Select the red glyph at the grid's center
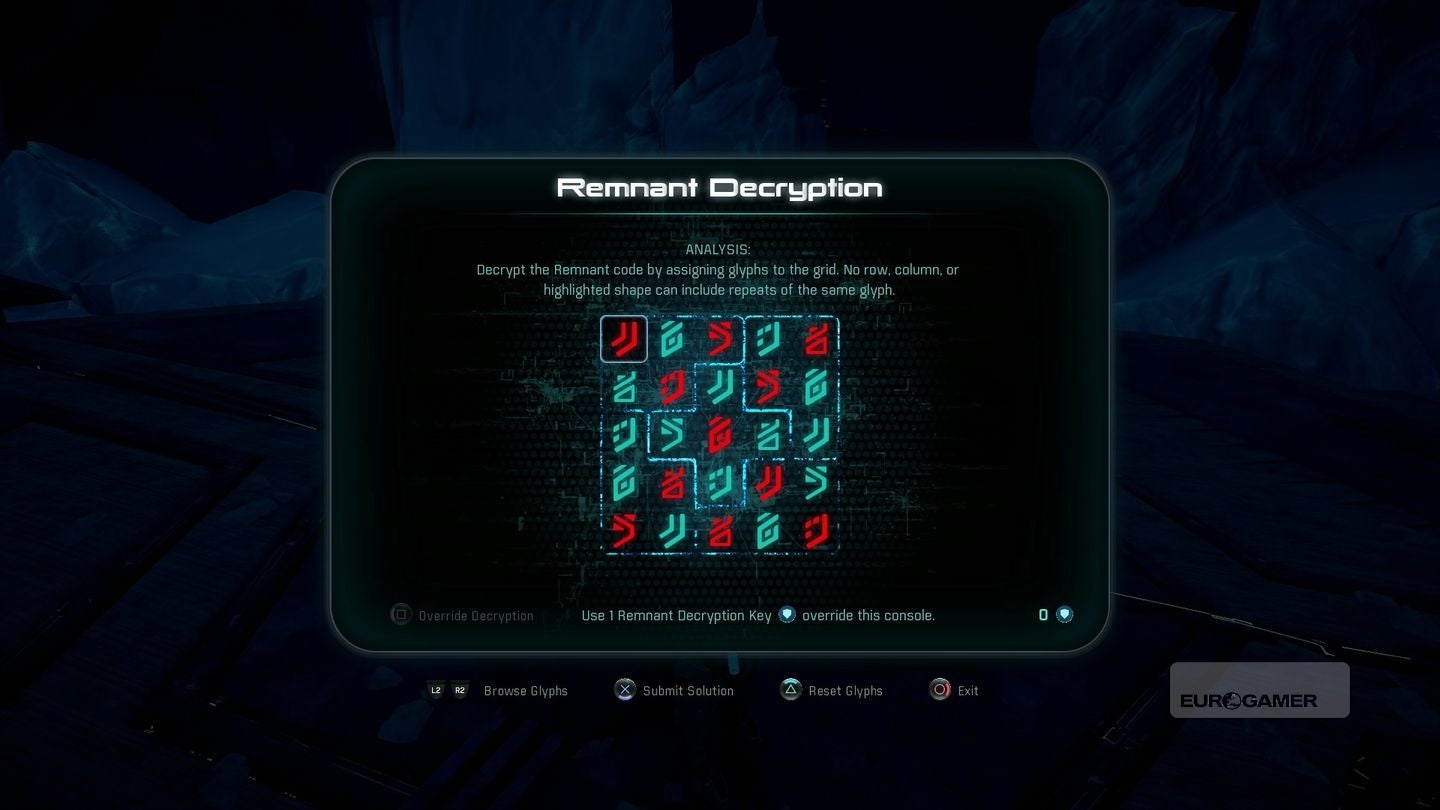The height and width of the screenshot is (810, 1440). [720, 434]
